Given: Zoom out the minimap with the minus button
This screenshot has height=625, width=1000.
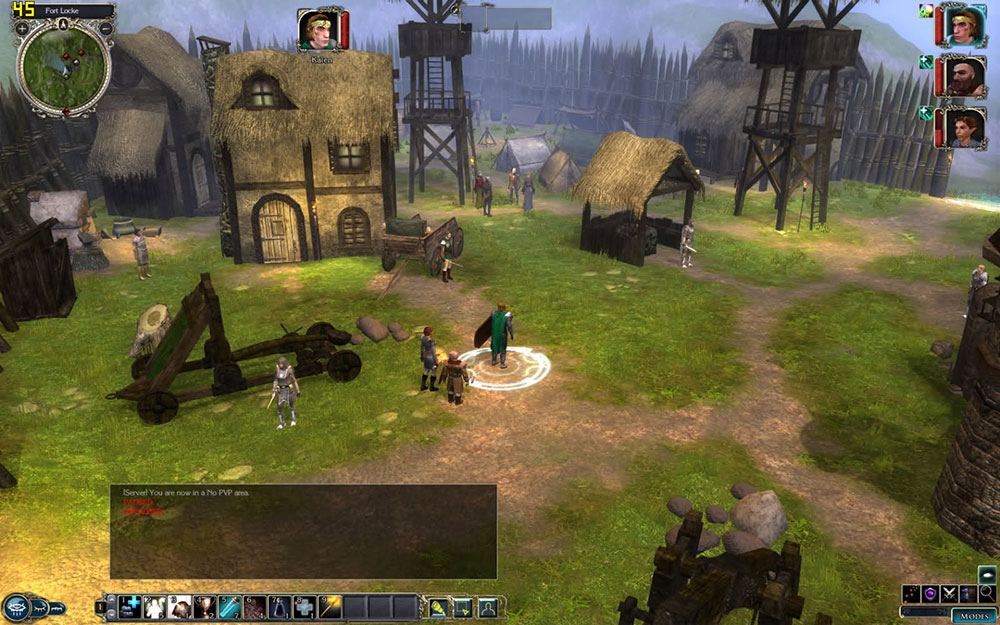Looking at the screenshot, I should click(106, 28).
